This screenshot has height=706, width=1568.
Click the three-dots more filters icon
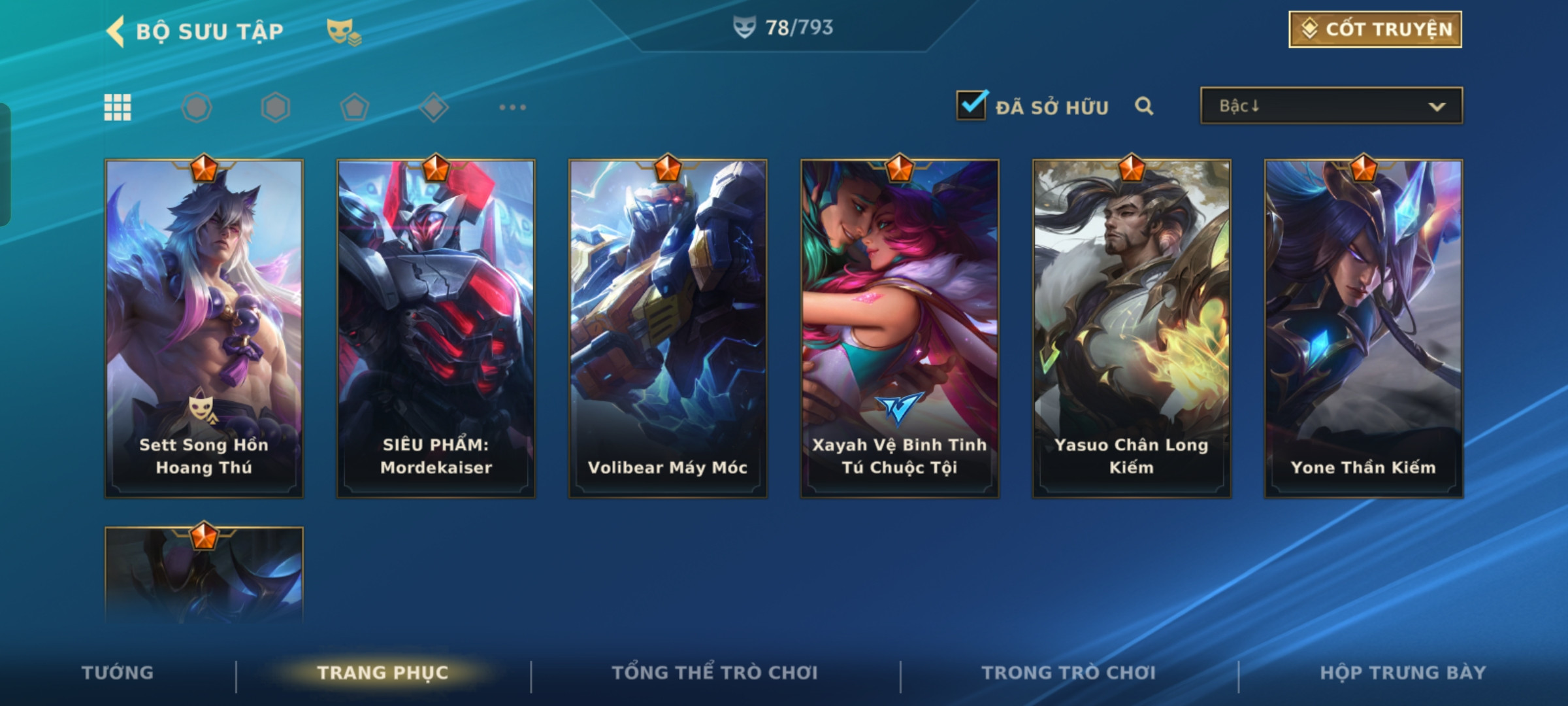click(512, 107)
